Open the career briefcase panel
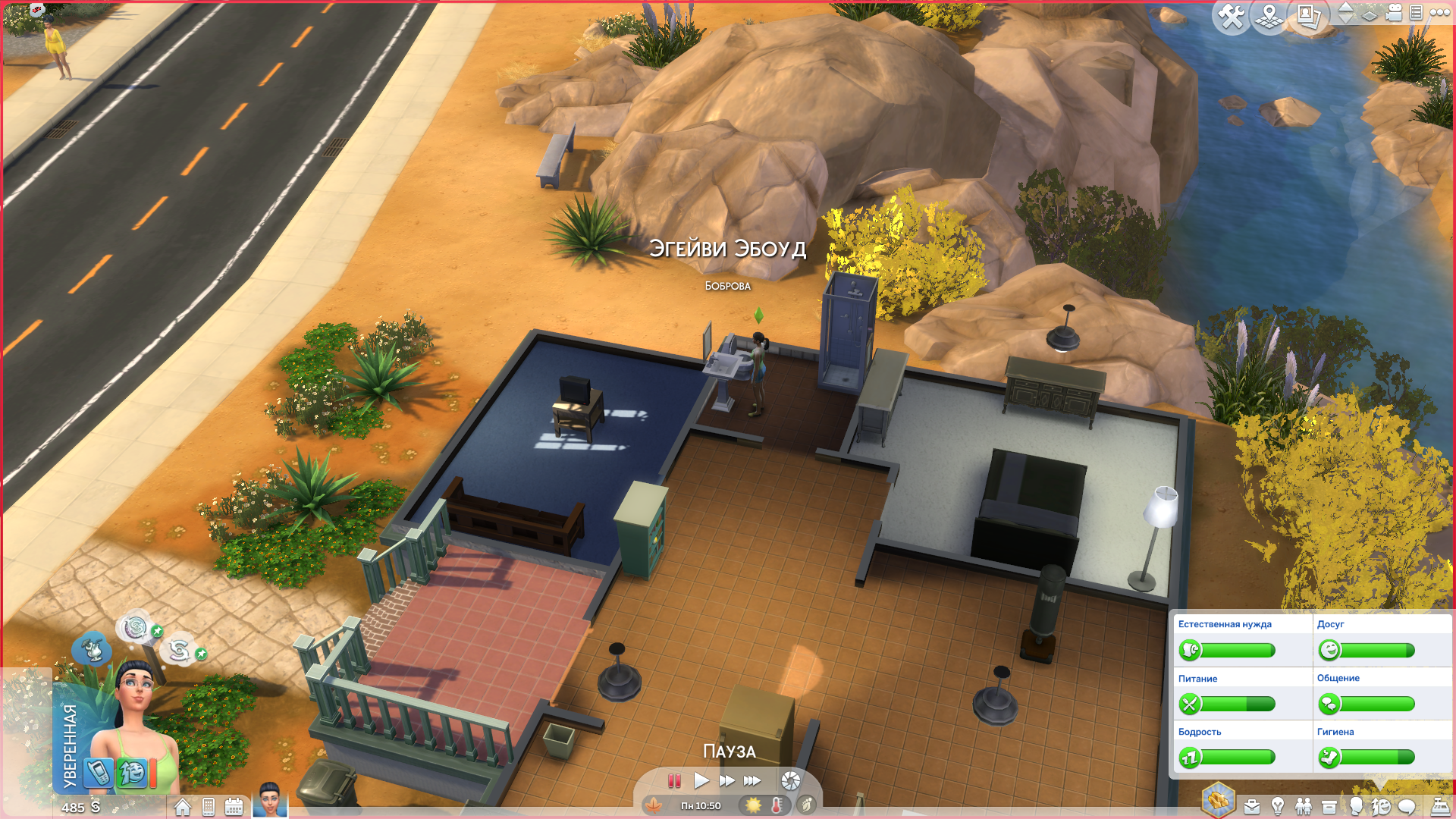 [1252, 806]
